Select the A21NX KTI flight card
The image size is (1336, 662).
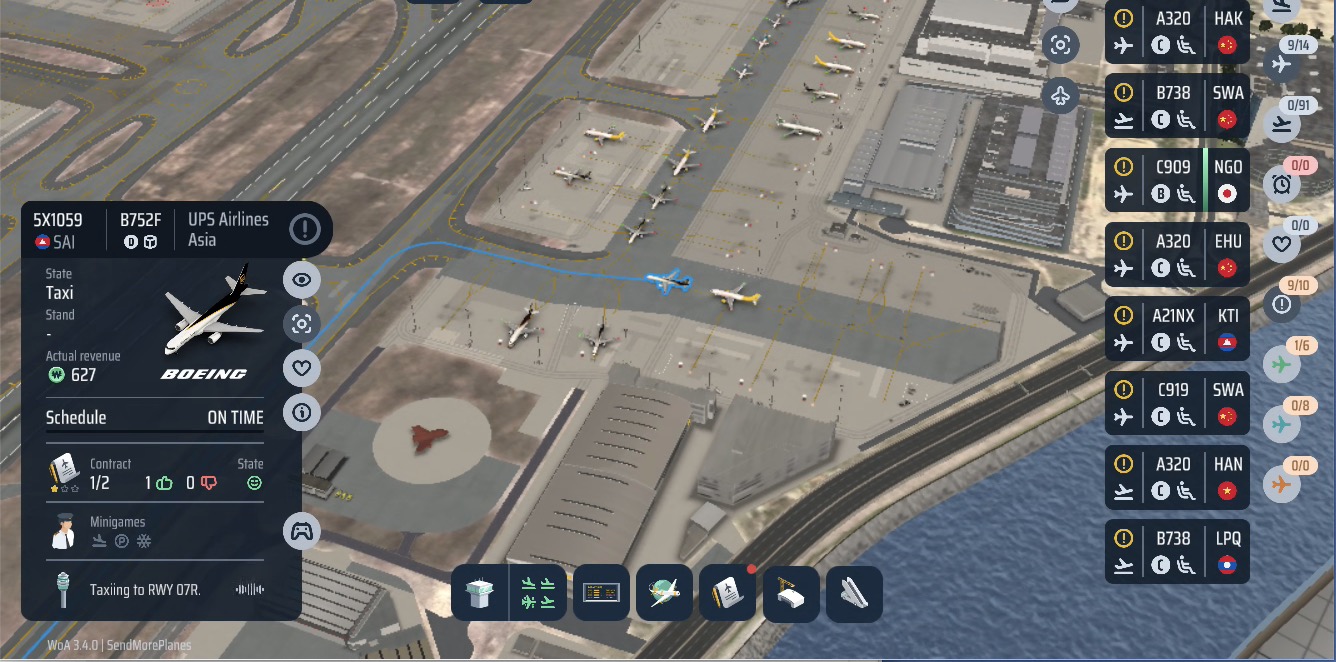tap(1177, 329)
